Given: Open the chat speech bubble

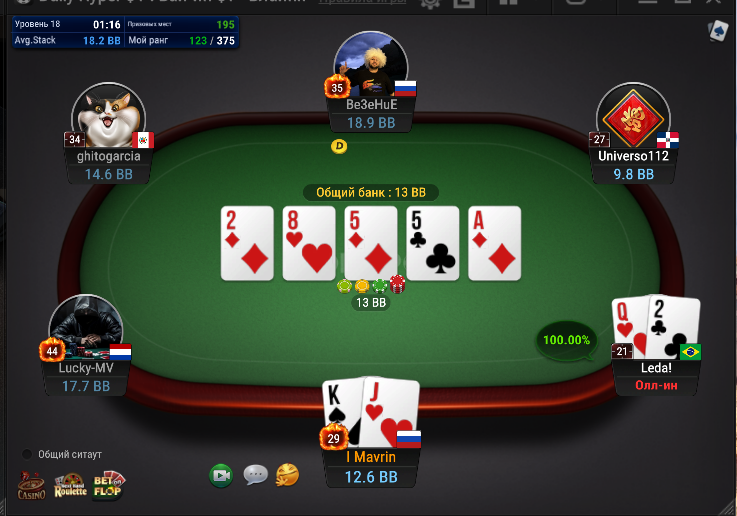Looking at the screenshot, I should (255, 475).
